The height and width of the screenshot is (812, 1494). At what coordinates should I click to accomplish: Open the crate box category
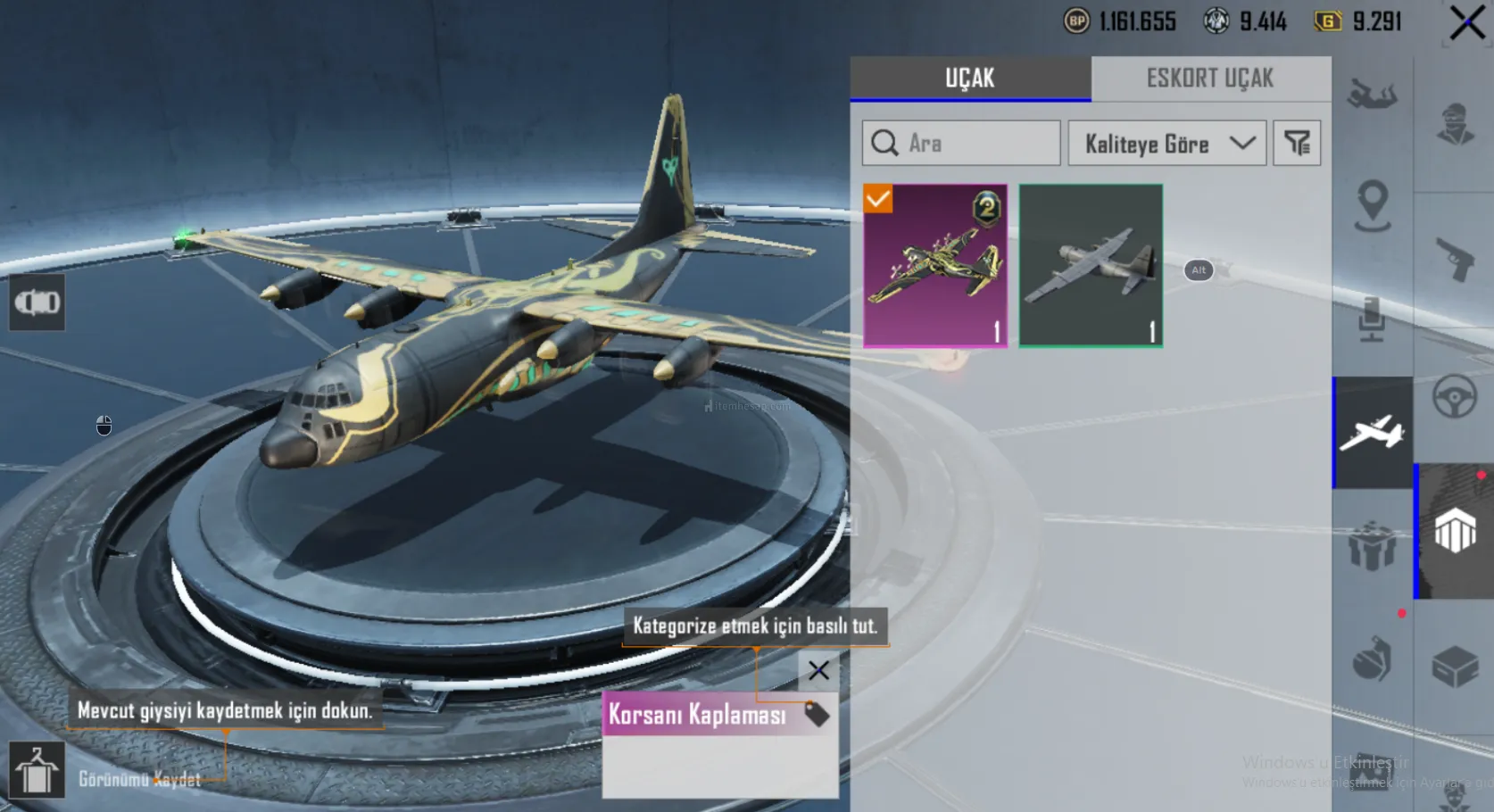click(1455, 666)
